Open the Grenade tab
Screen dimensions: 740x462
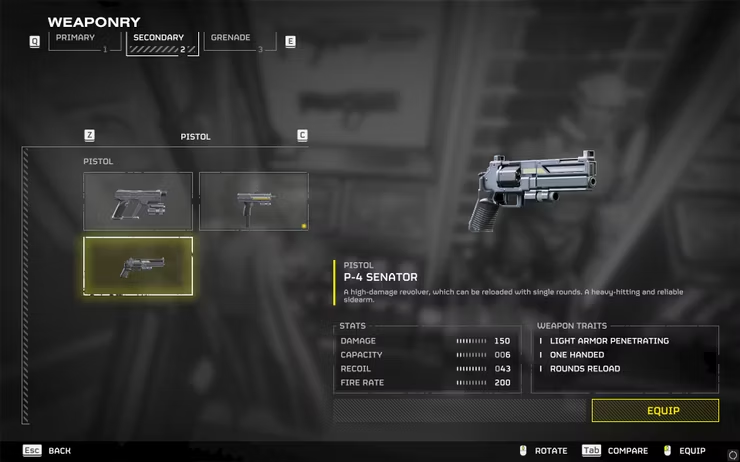click(239, 41)
